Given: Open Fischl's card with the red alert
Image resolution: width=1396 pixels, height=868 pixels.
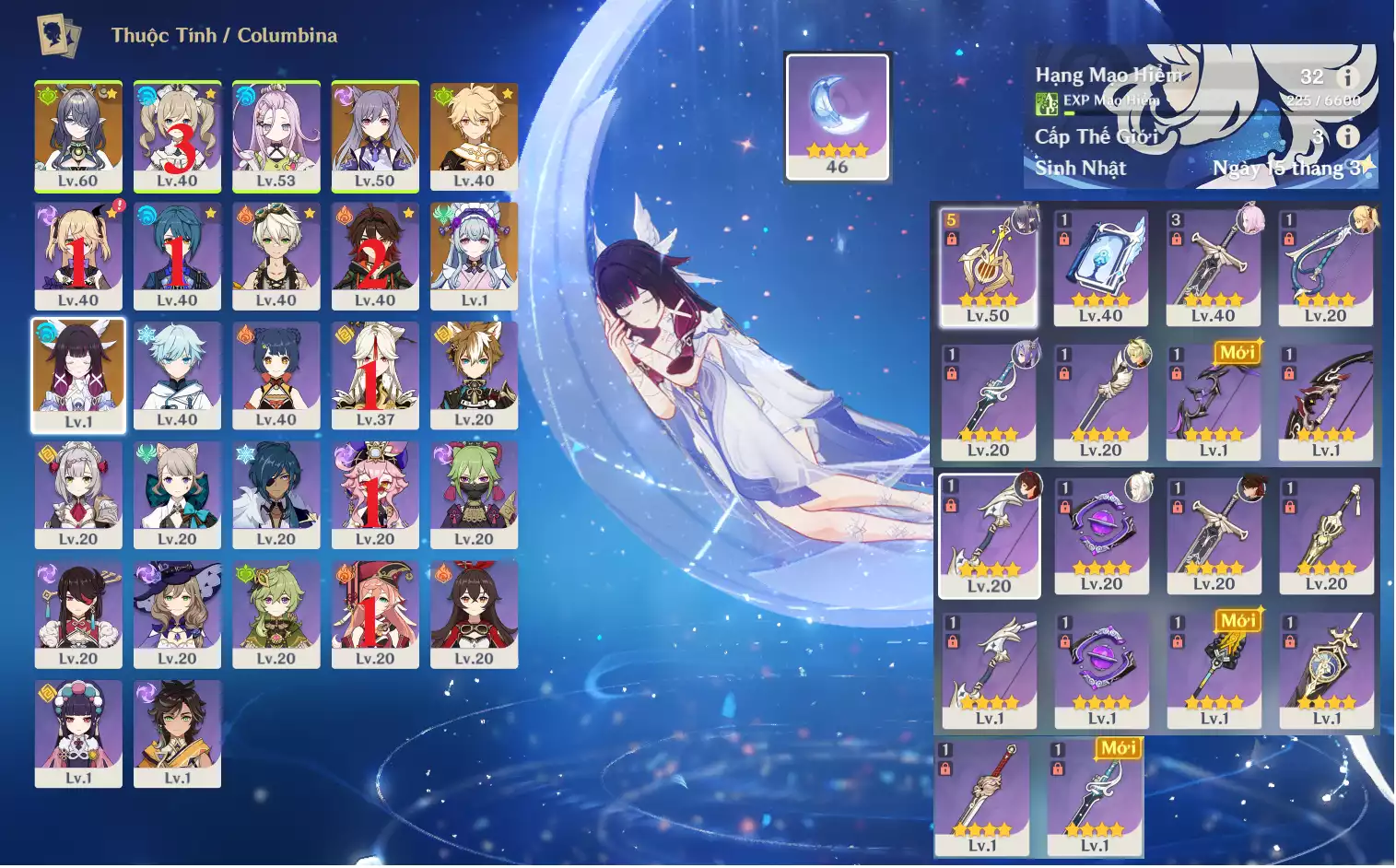Looking at the screenshot, I should (78, 255).
